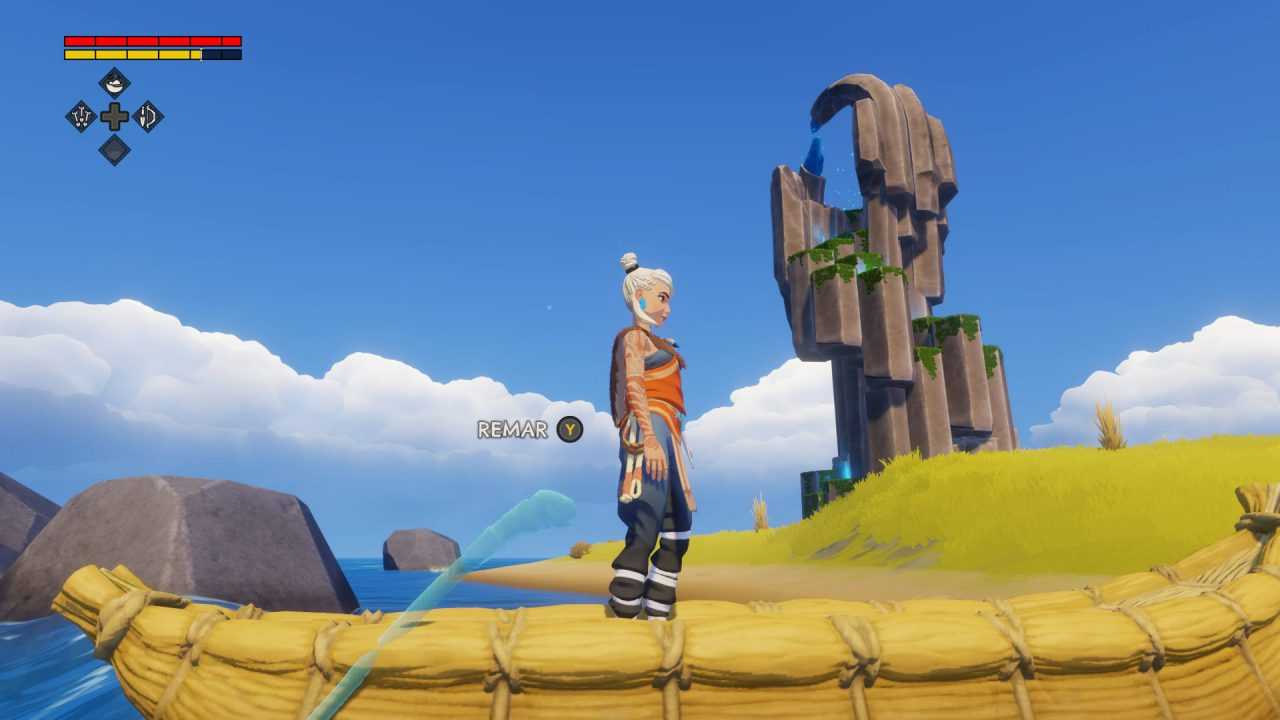Click the yellow stamina bar

[x=130, y=54]
